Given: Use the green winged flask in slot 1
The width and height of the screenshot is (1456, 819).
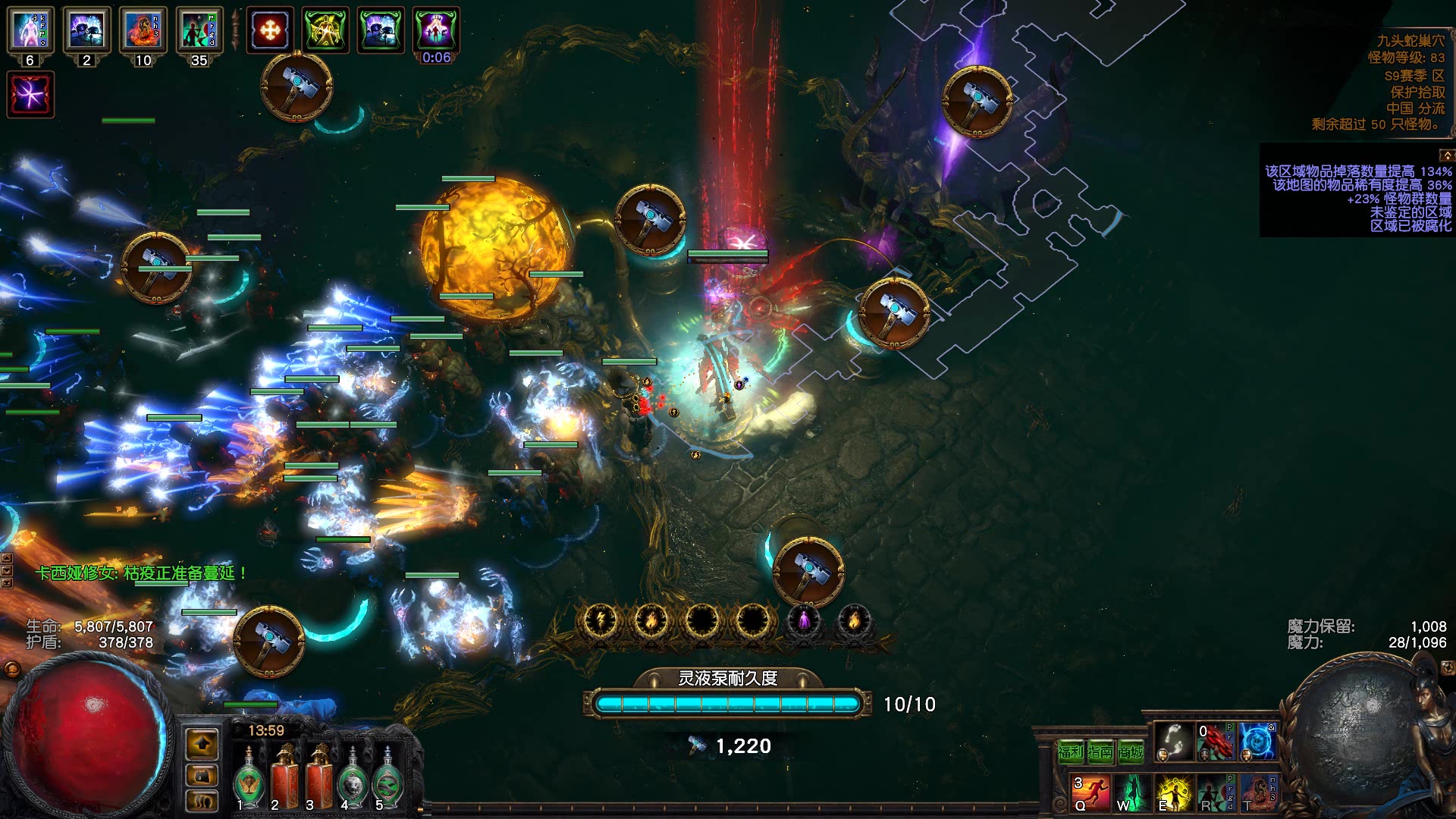Looking at the screenshot, I should click(249, 781).
